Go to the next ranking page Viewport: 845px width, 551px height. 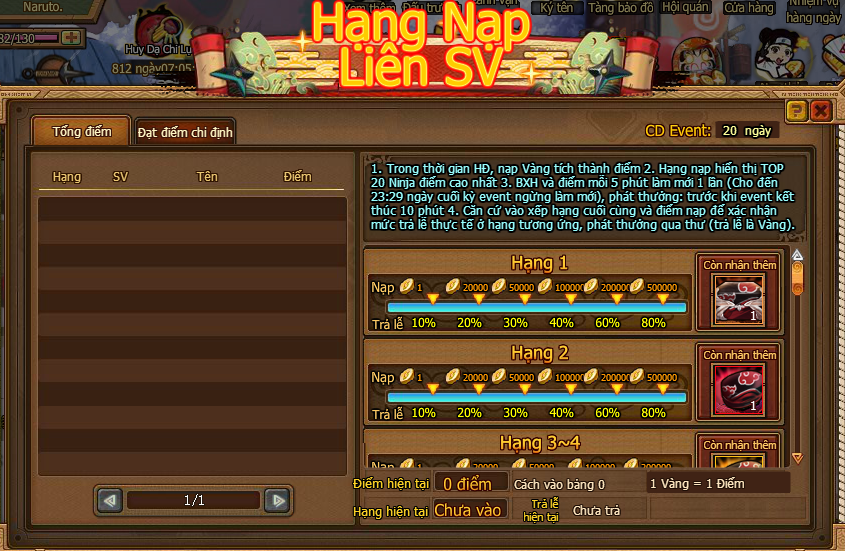click(x=278, y=500)
